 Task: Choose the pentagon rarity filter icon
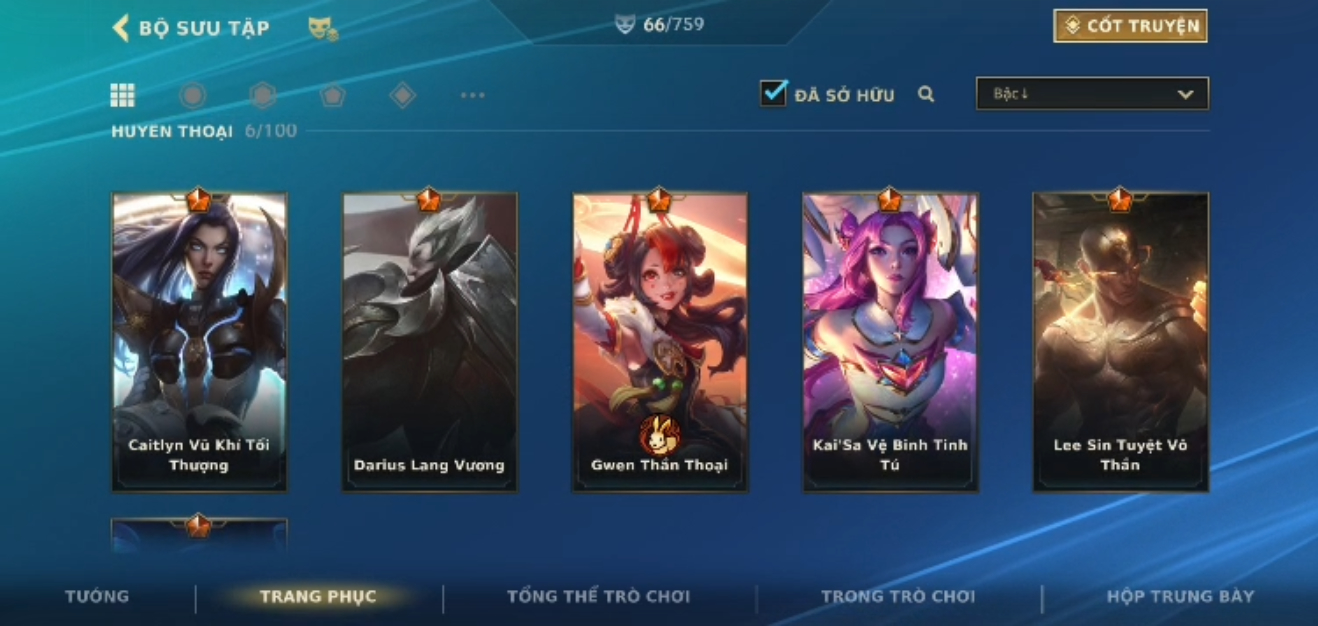click(x=332, y=95)
